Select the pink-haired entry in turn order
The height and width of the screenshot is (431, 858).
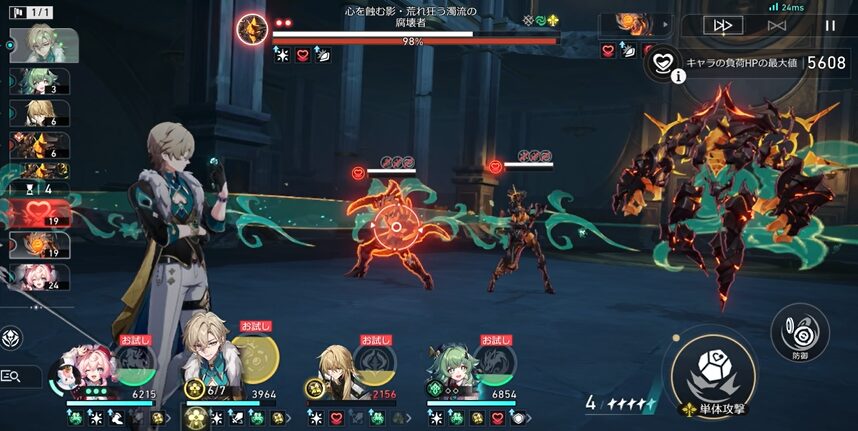(40, 277)
